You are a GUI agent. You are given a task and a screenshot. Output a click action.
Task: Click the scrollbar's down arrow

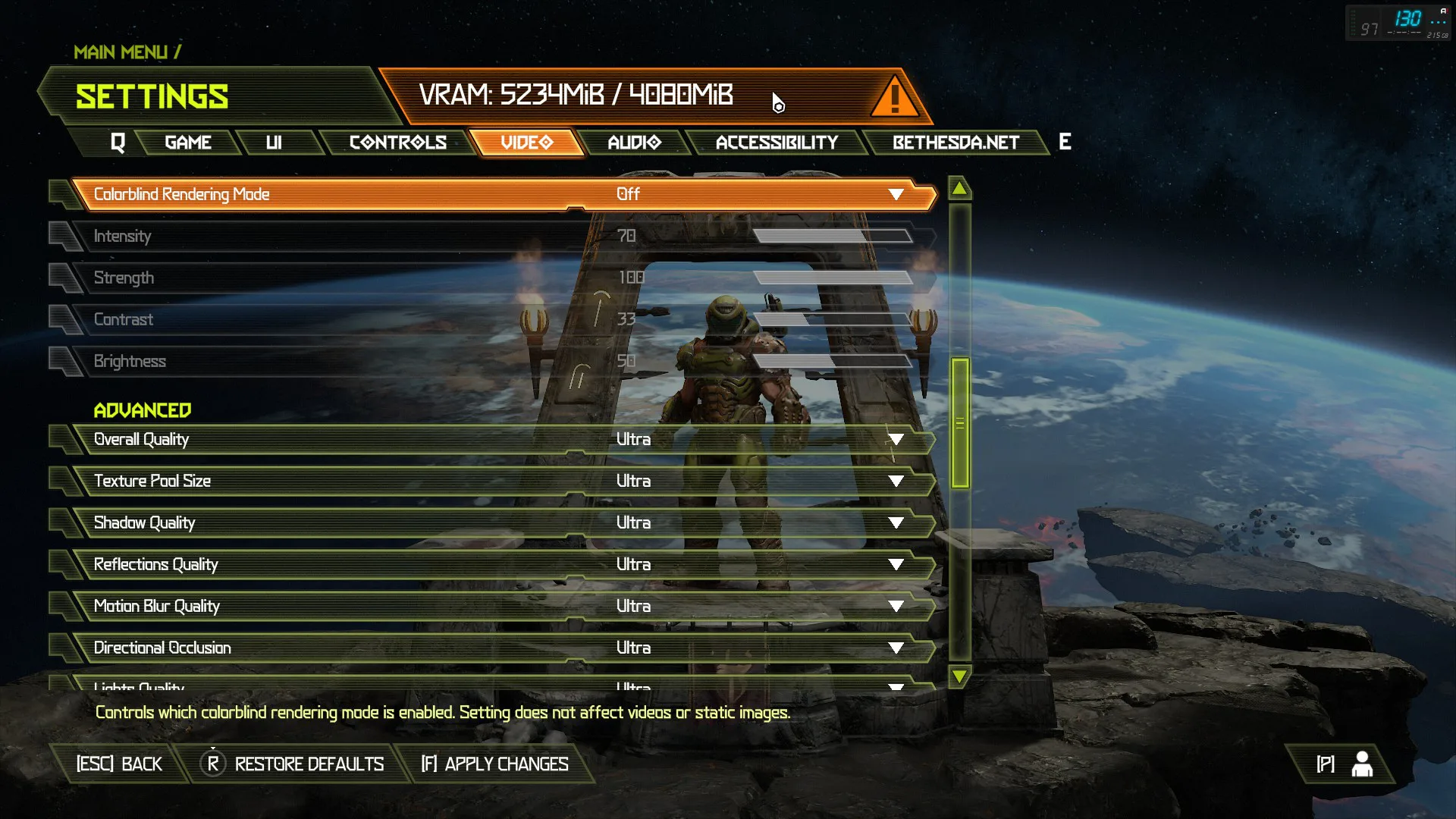point(959,676)
